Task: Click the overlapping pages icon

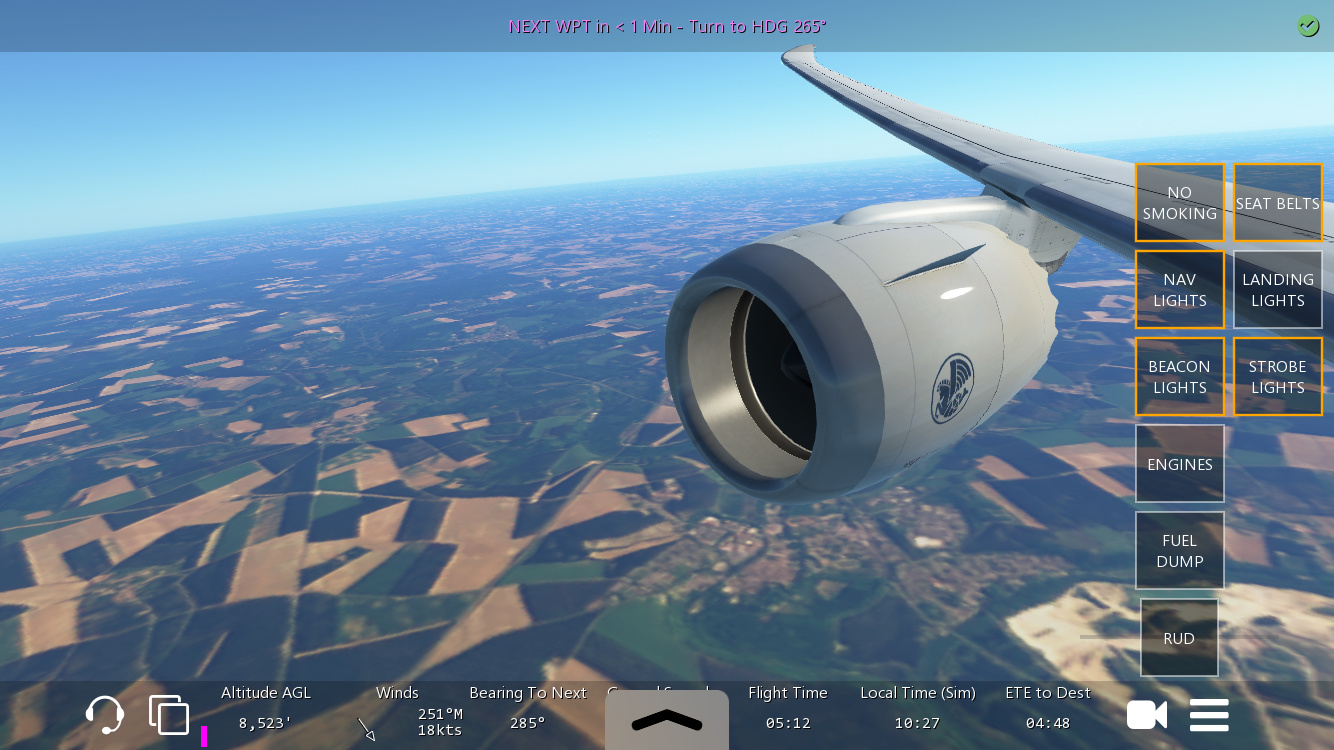Action: (169, 715)
